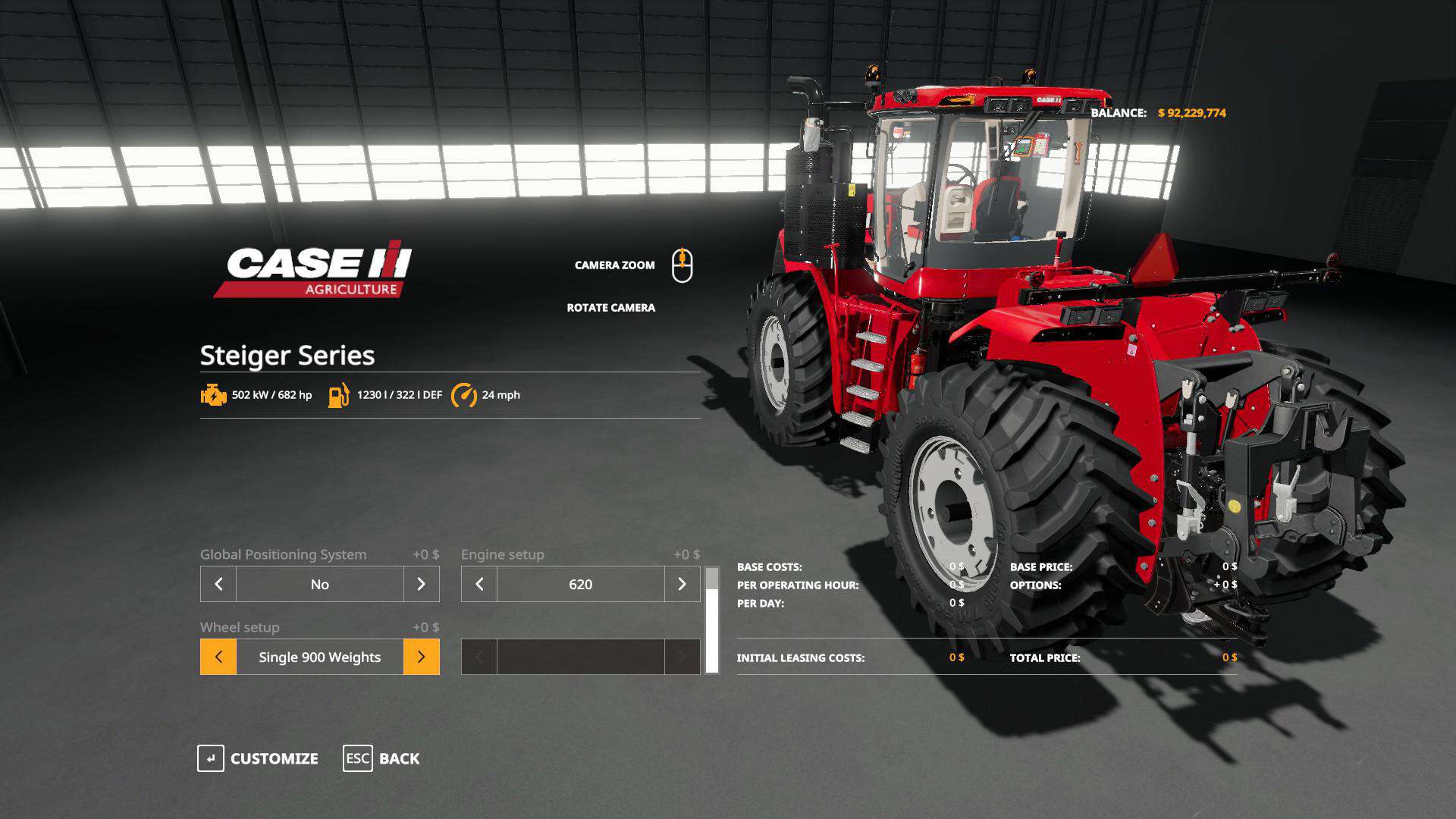The width and height of the screenshot is (1456, 819).
Task: Choose previous Engine setup option
Action: (479, 584)
